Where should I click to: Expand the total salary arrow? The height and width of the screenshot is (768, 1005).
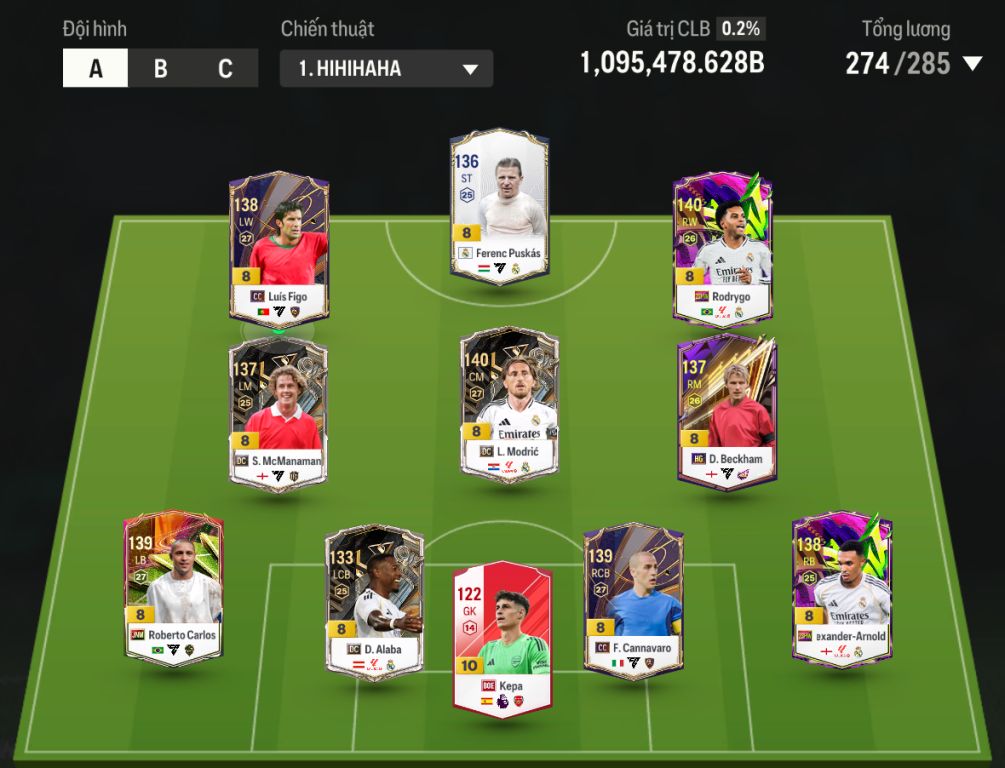click(x=972, y=64)
